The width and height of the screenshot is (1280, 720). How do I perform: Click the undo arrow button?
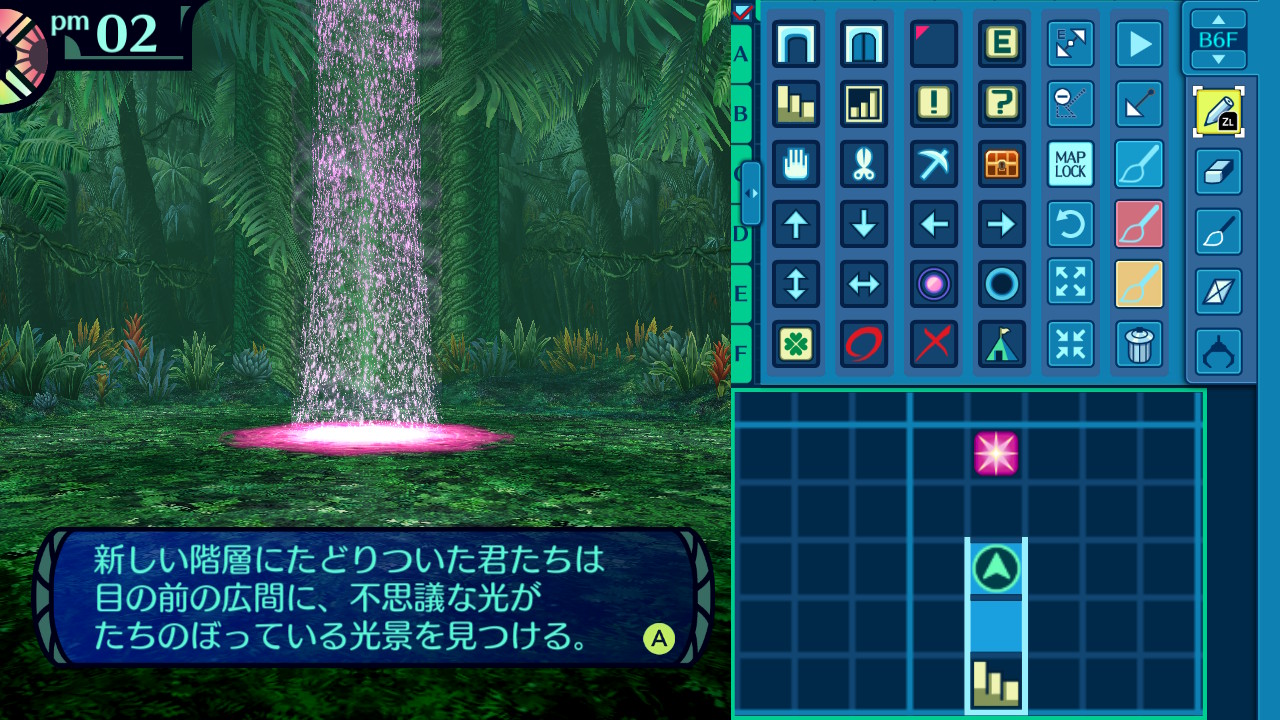tap(1070, 224)
